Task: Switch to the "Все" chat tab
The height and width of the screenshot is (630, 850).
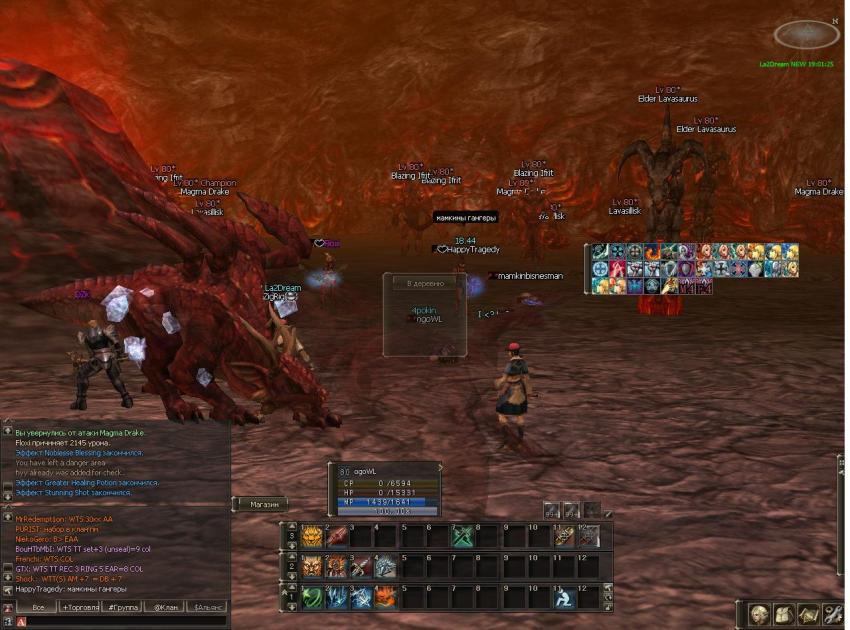Action: (x=36, y=607)
